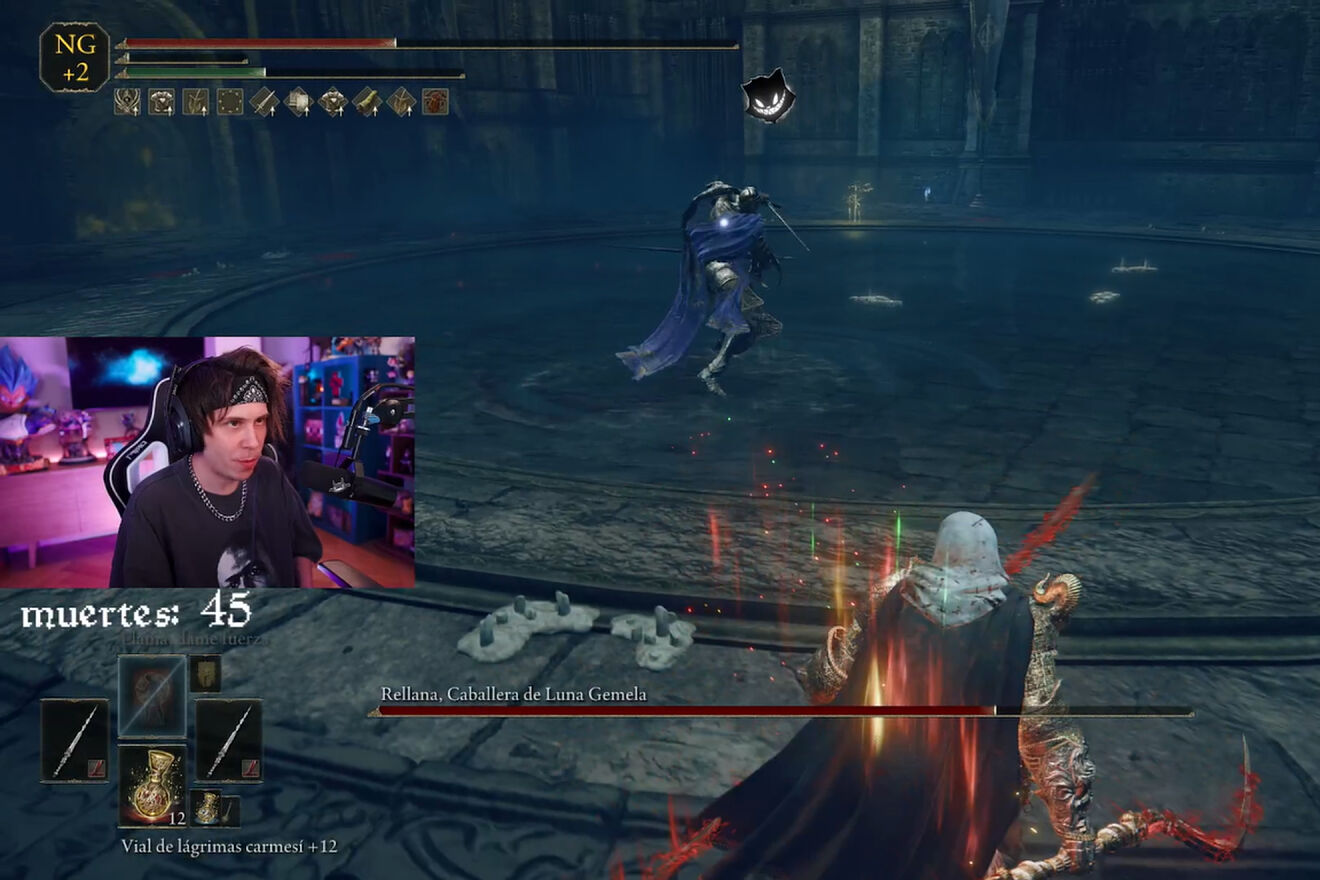Select the crimson tears flask slot

pyautogui.click(x=152, y=784)
